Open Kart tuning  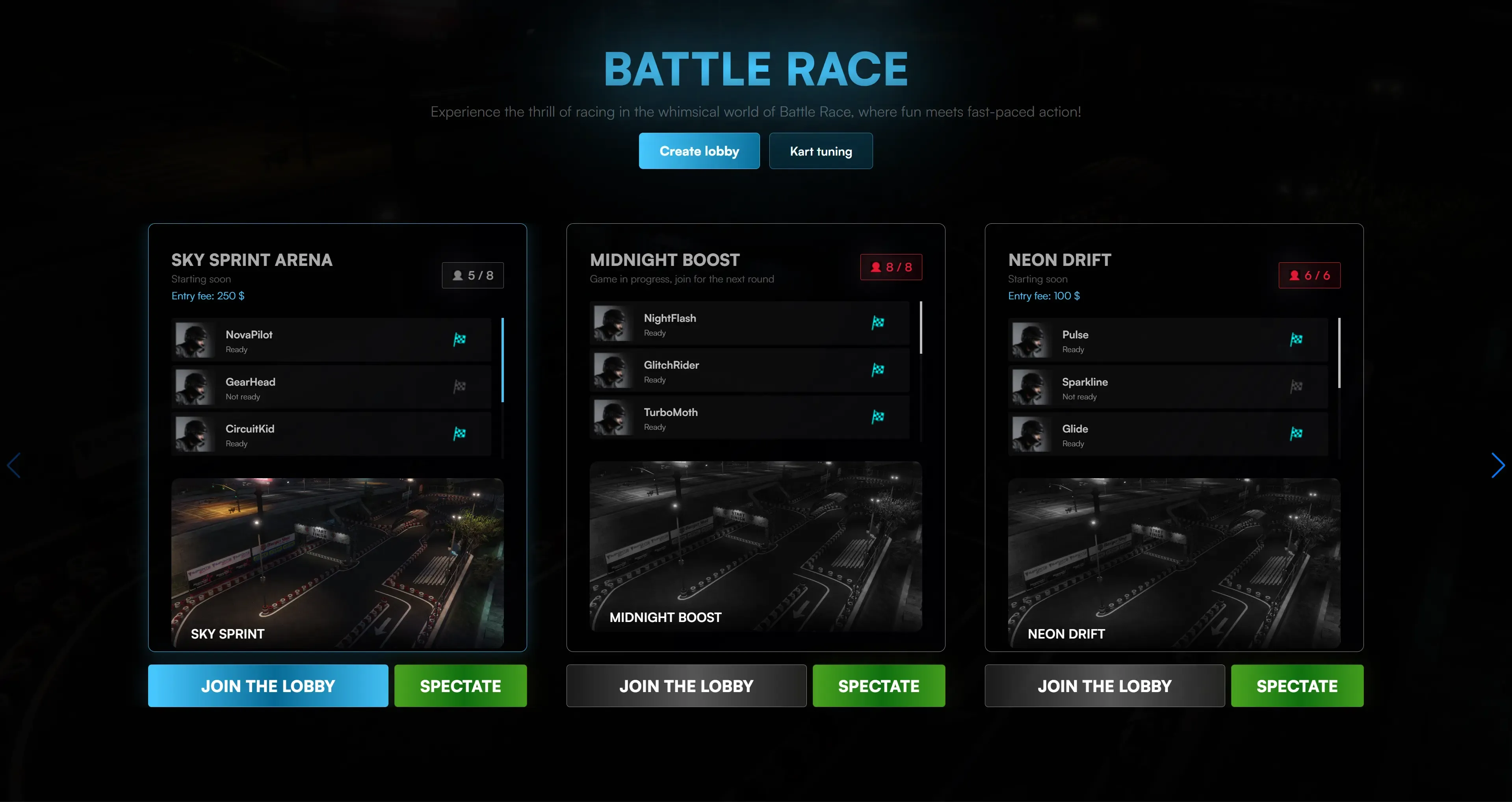(x=821, y=151)
